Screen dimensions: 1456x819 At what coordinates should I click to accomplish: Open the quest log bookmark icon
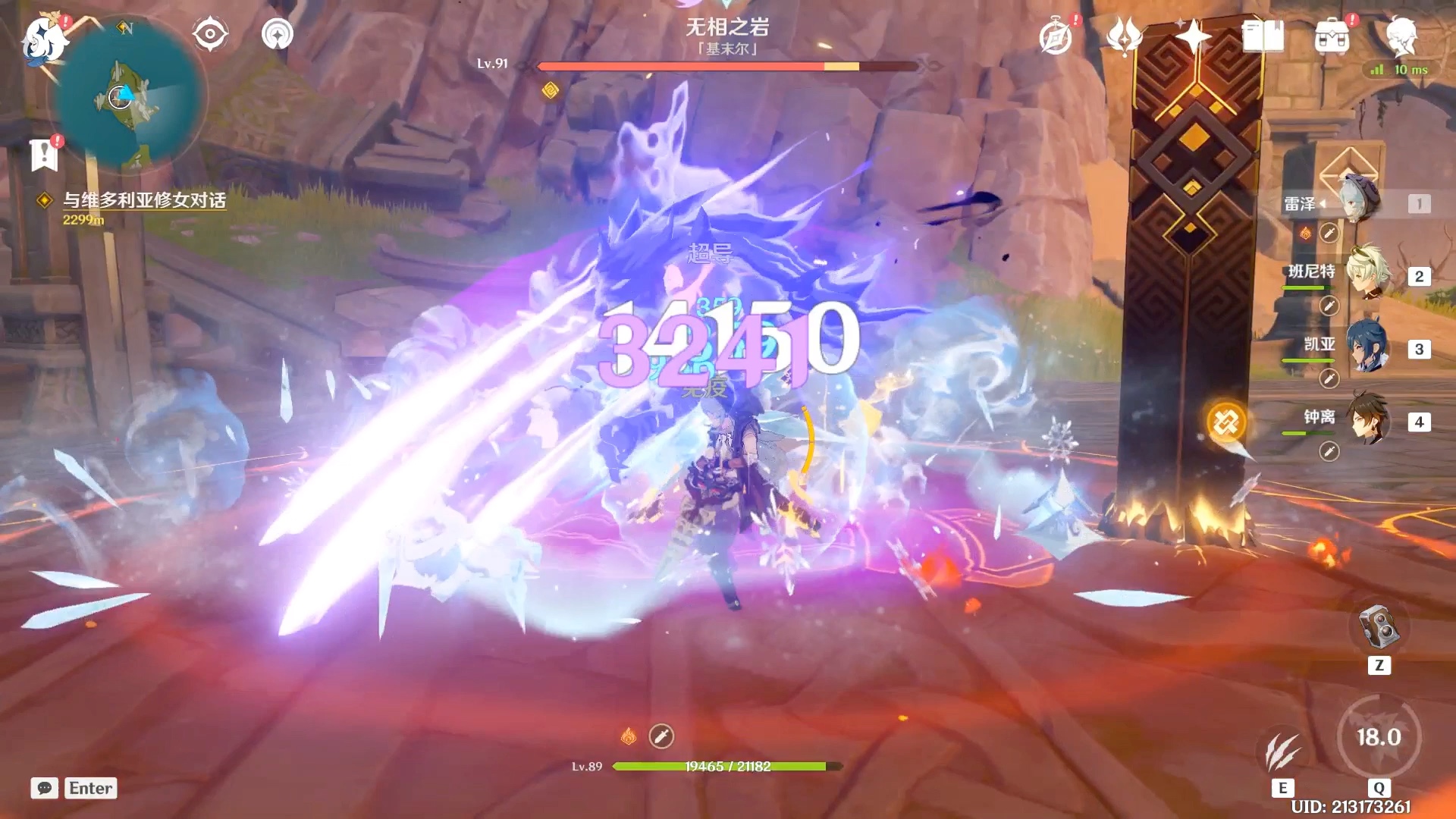[44, 155]
